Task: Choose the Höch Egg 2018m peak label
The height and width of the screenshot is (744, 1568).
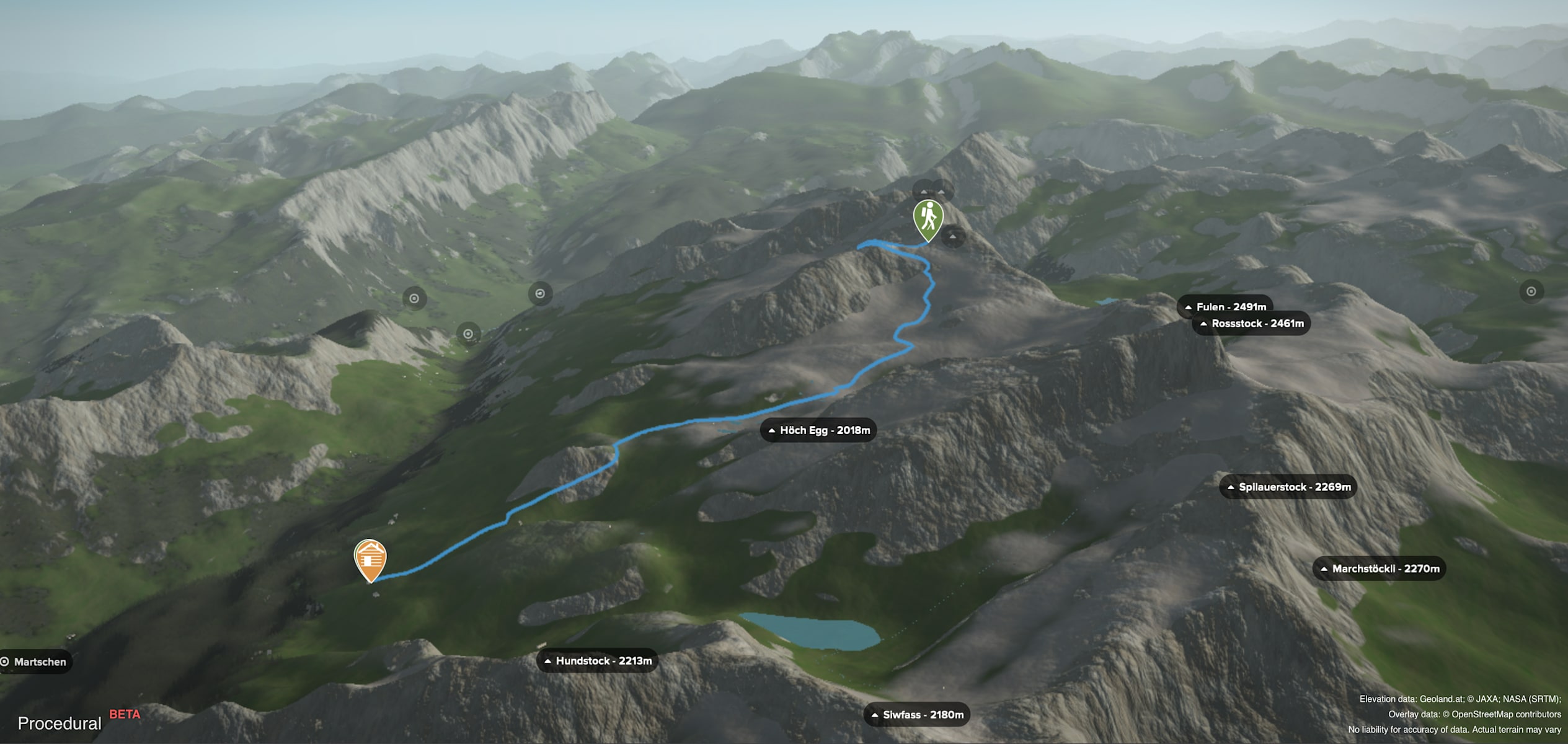Action: point(818,430)
